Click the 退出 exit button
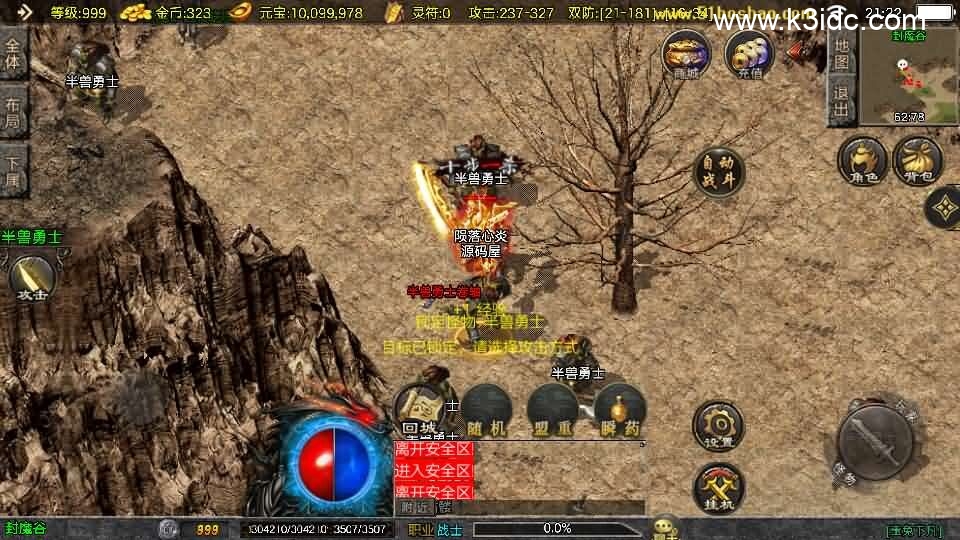This screenshot has width=960, height=540. (x=841, y=100)
